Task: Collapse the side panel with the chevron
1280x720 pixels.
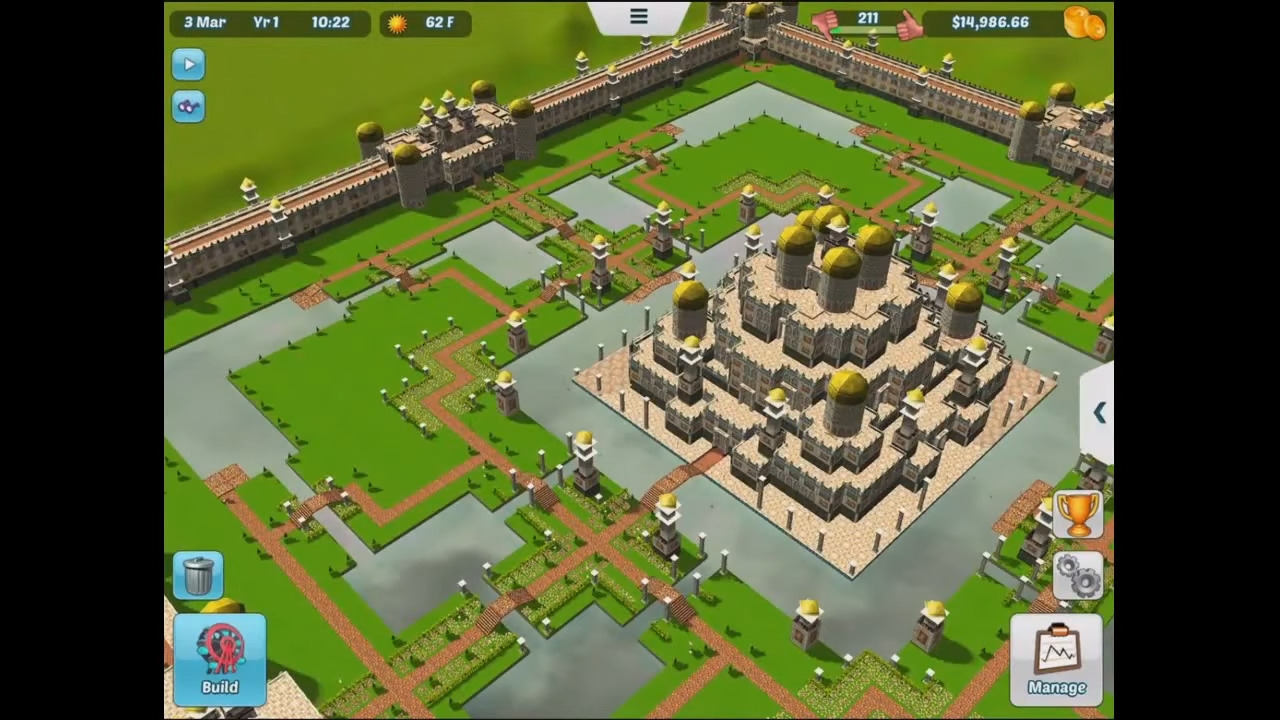Action: (1099, 413)
